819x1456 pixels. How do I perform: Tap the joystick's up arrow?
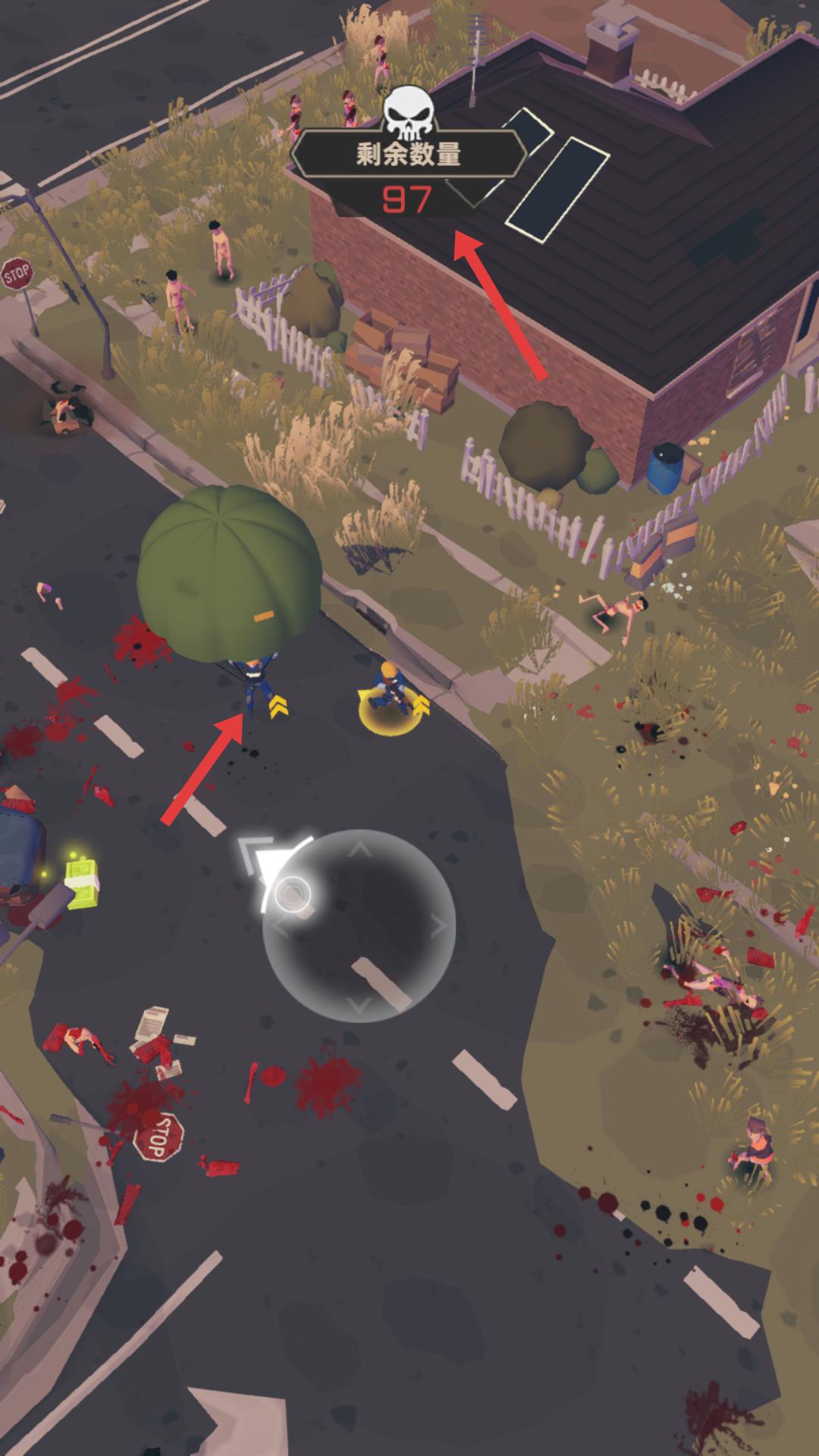click(x=359, y=849)
